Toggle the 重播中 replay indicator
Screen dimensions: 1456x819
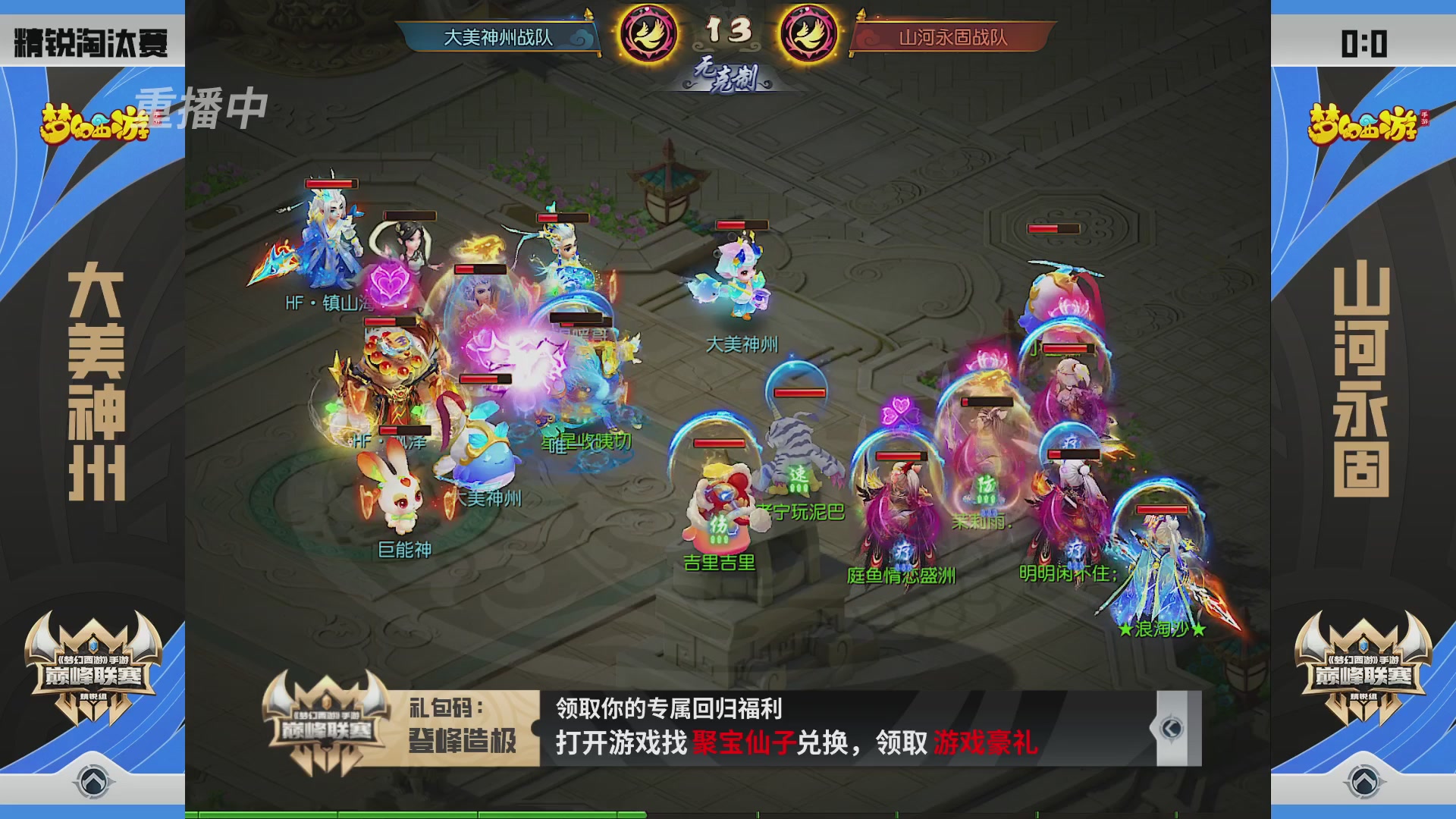(x=203, y=107)
